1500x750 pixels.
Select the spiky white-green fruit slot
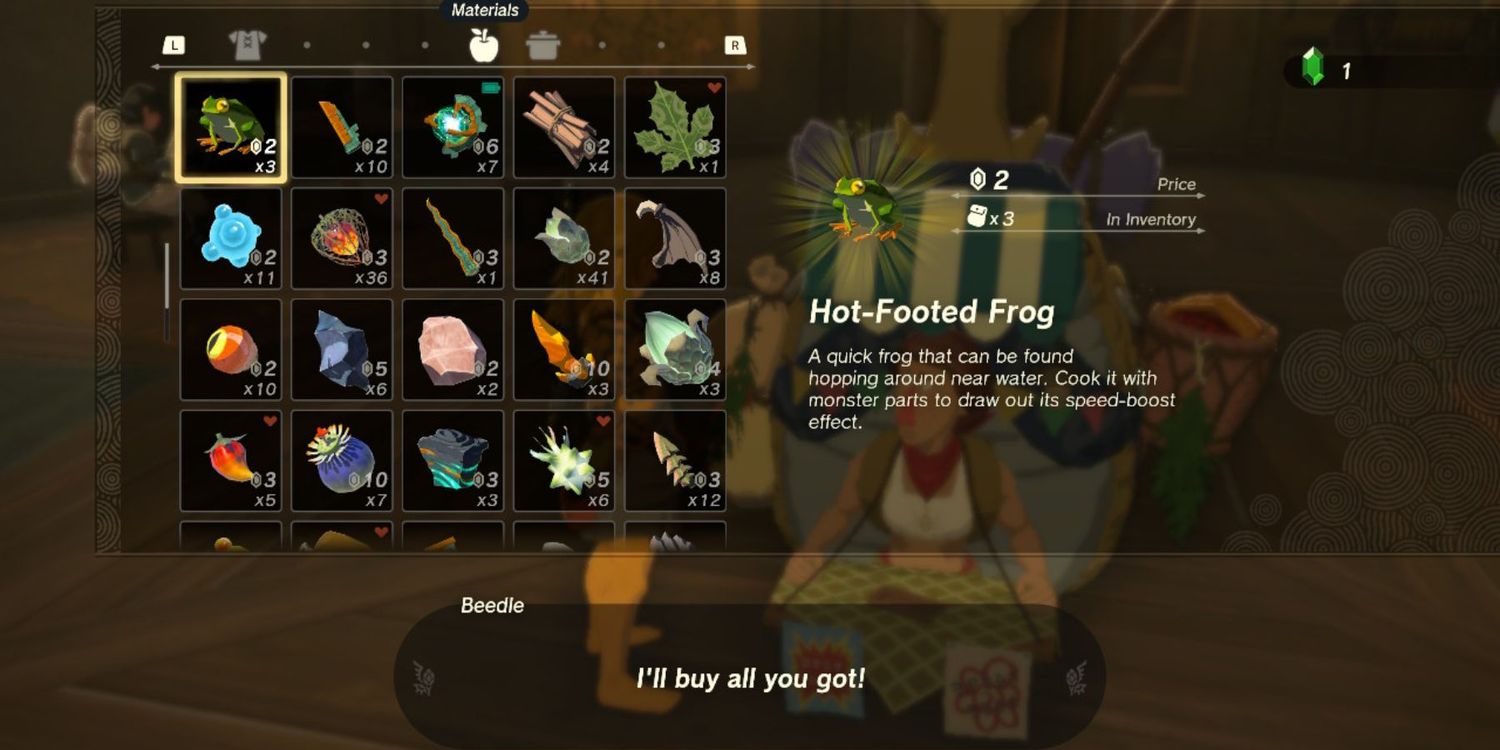tap(564, 461)
